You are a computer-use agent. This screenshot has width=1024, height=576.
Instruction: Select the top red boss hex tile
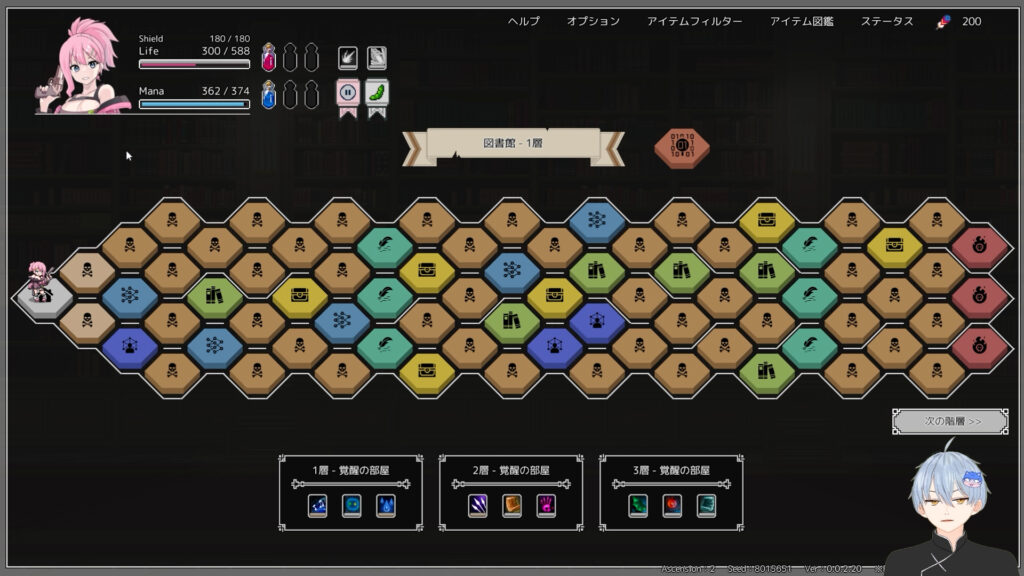tap(980, 244)
